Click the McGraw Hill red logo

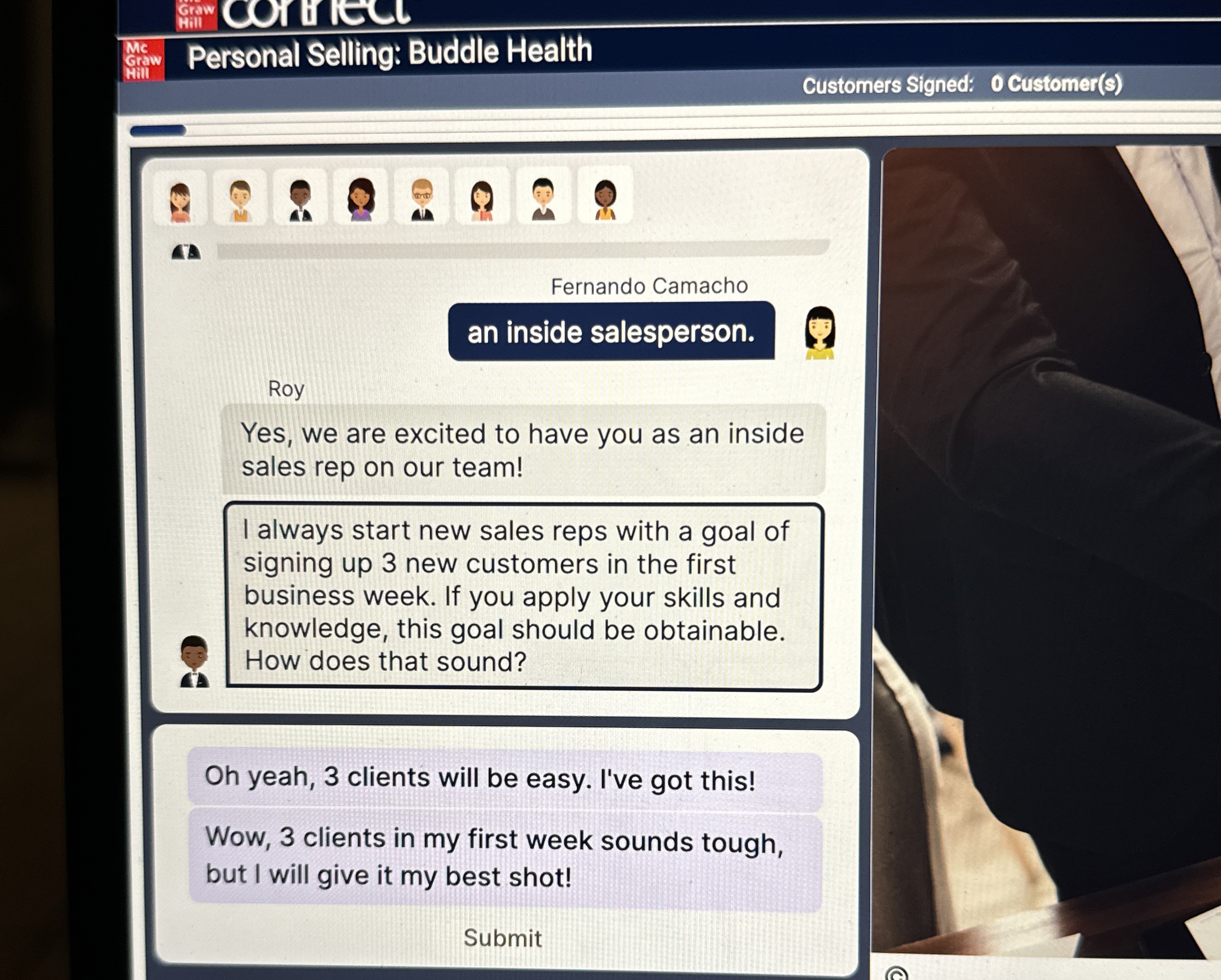[143, 59]
